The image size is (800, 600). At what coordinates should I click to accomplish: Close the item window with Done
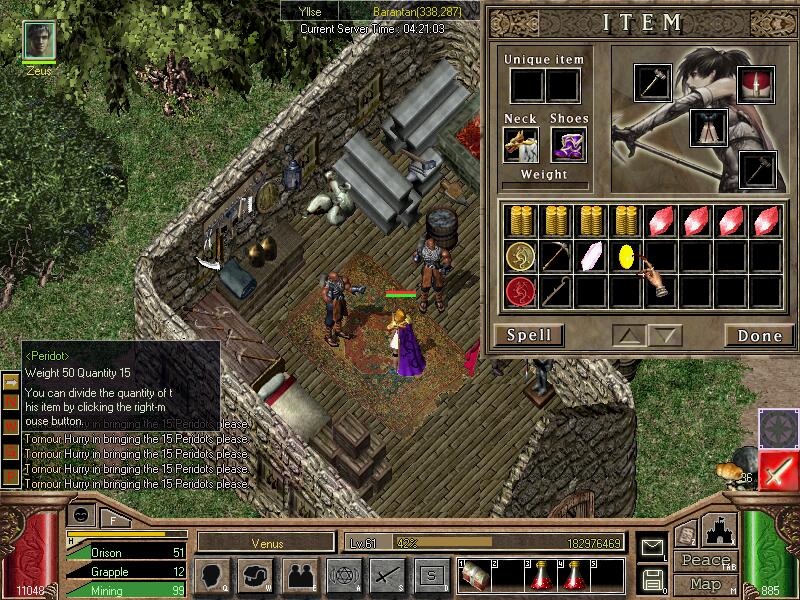tap(759, 335)
